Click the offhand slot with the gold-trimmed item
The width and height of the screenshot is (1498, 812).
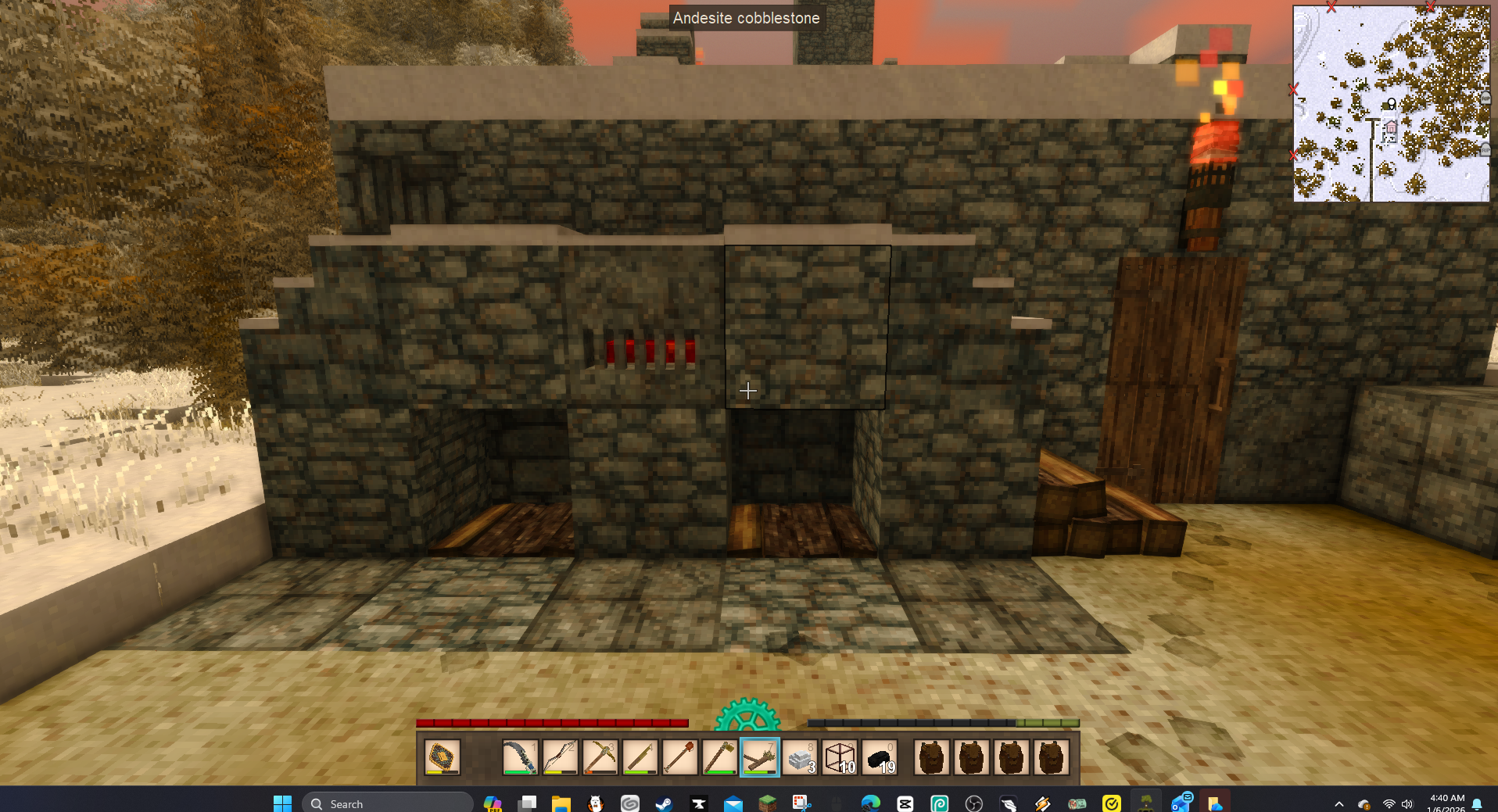click(442, 757)
